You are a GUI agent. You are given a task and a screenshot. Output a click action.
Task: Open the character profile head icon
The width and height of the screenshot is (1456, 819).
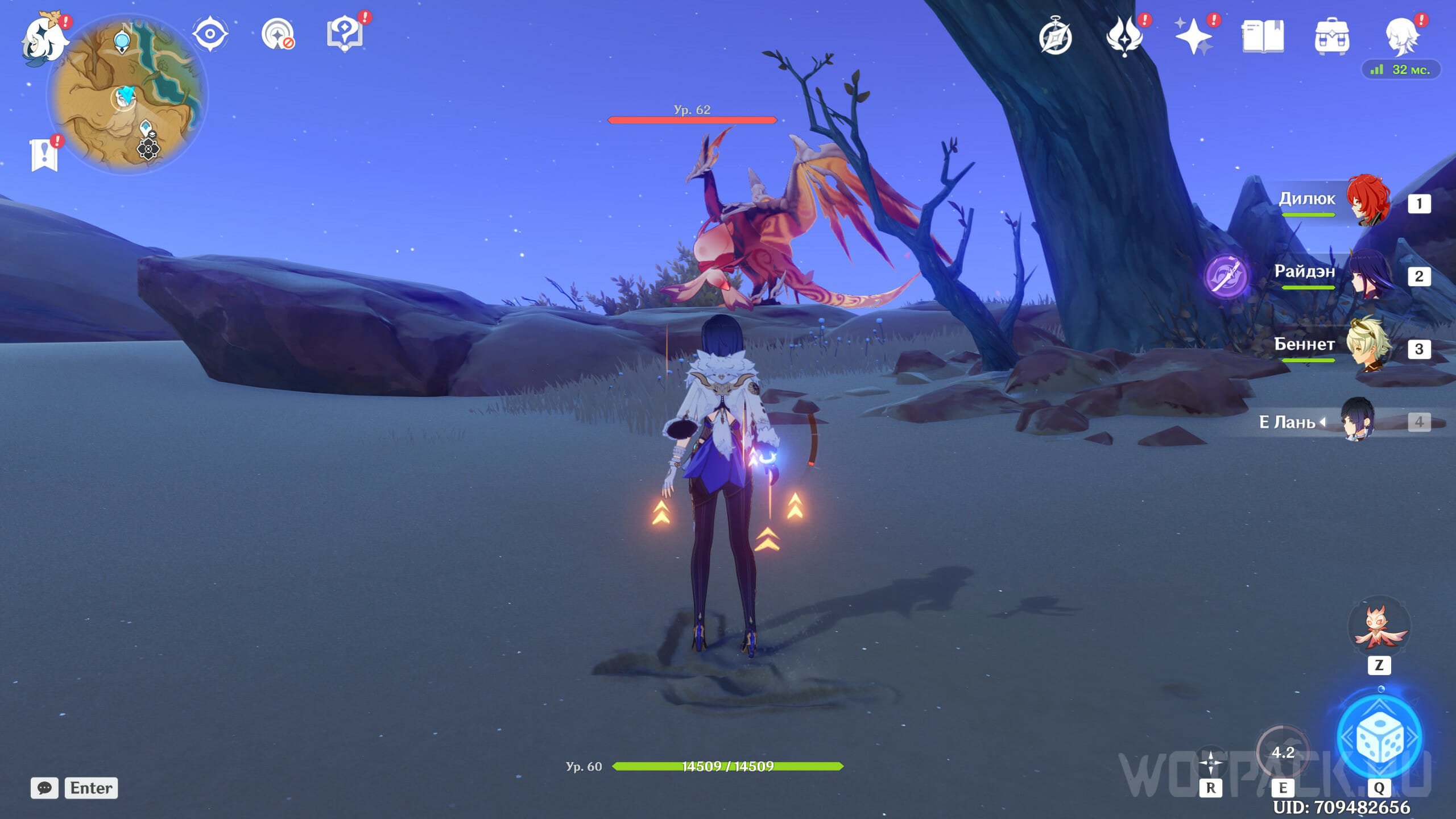point(1401,36)
